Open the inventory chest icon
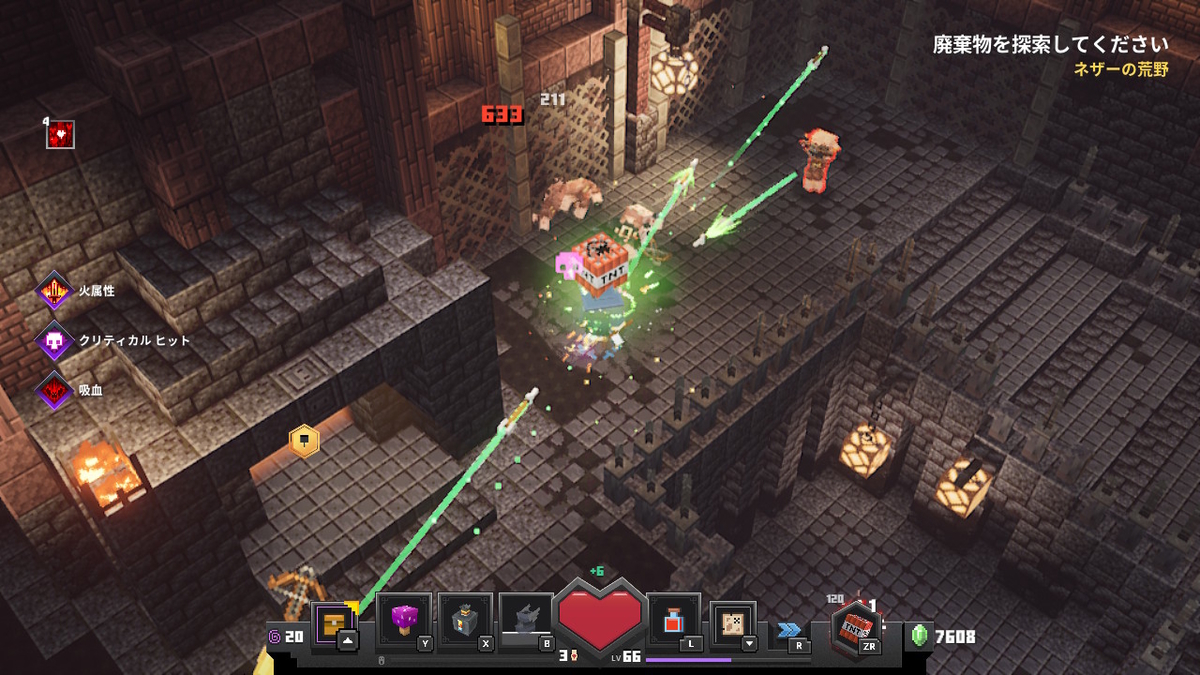Viewport: 1200px width, 675px height. pyautogui.click(x=332, y=622)
